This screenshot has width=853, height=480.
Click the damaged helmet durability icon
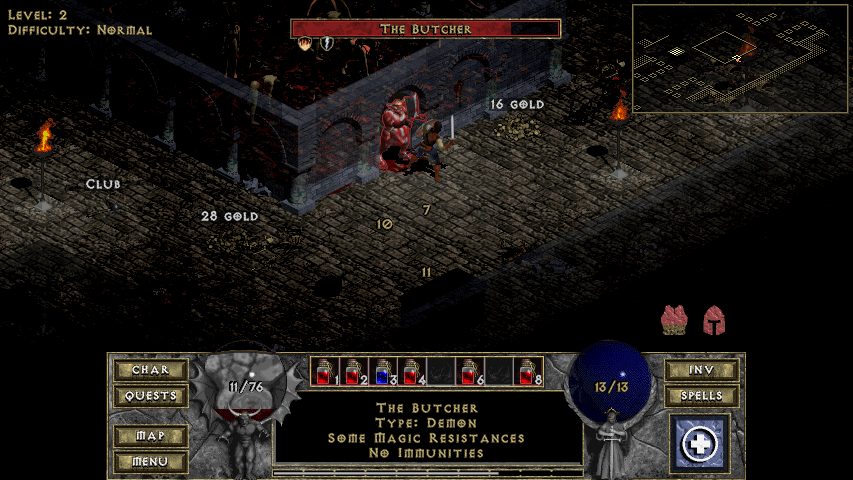pyautogui.click(x=714, y=320)
